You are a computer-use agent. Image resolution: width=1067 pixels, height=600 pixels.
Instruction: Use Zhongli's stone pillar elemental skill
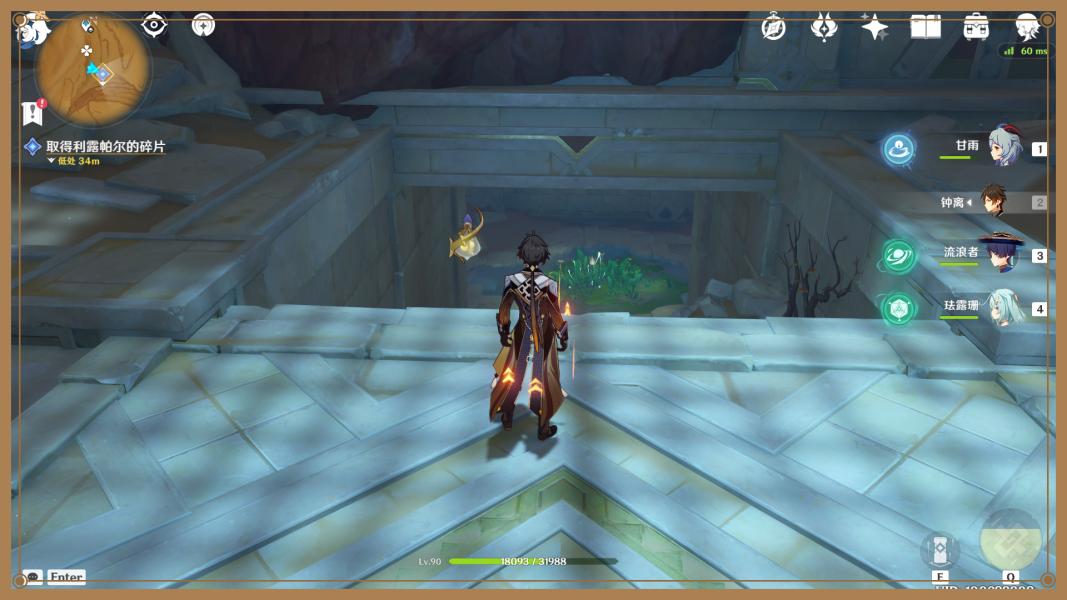[x=940, y=549]
